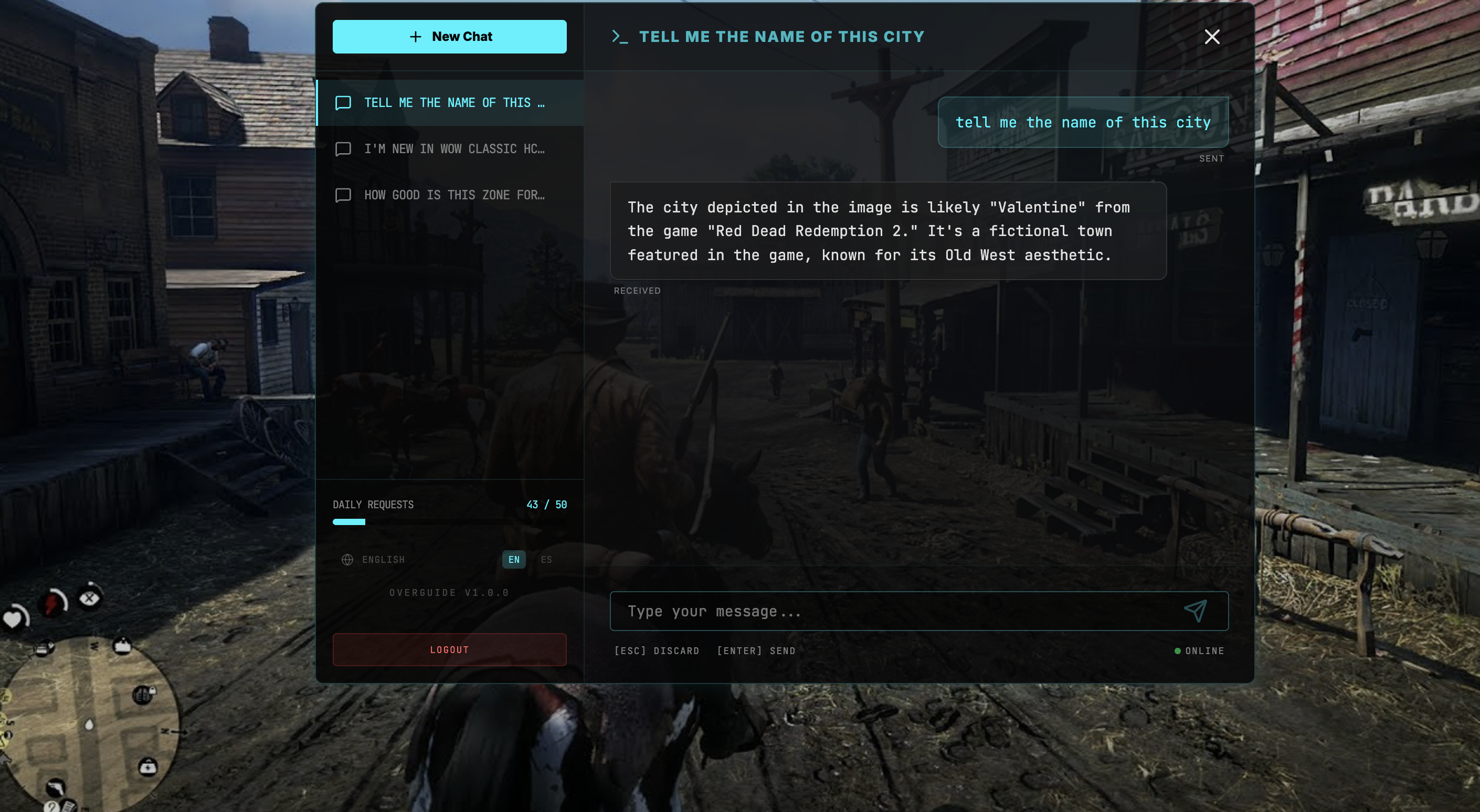Click the LOGOUT button
The image size is (1480, 812).
click(x=450, y=649)
